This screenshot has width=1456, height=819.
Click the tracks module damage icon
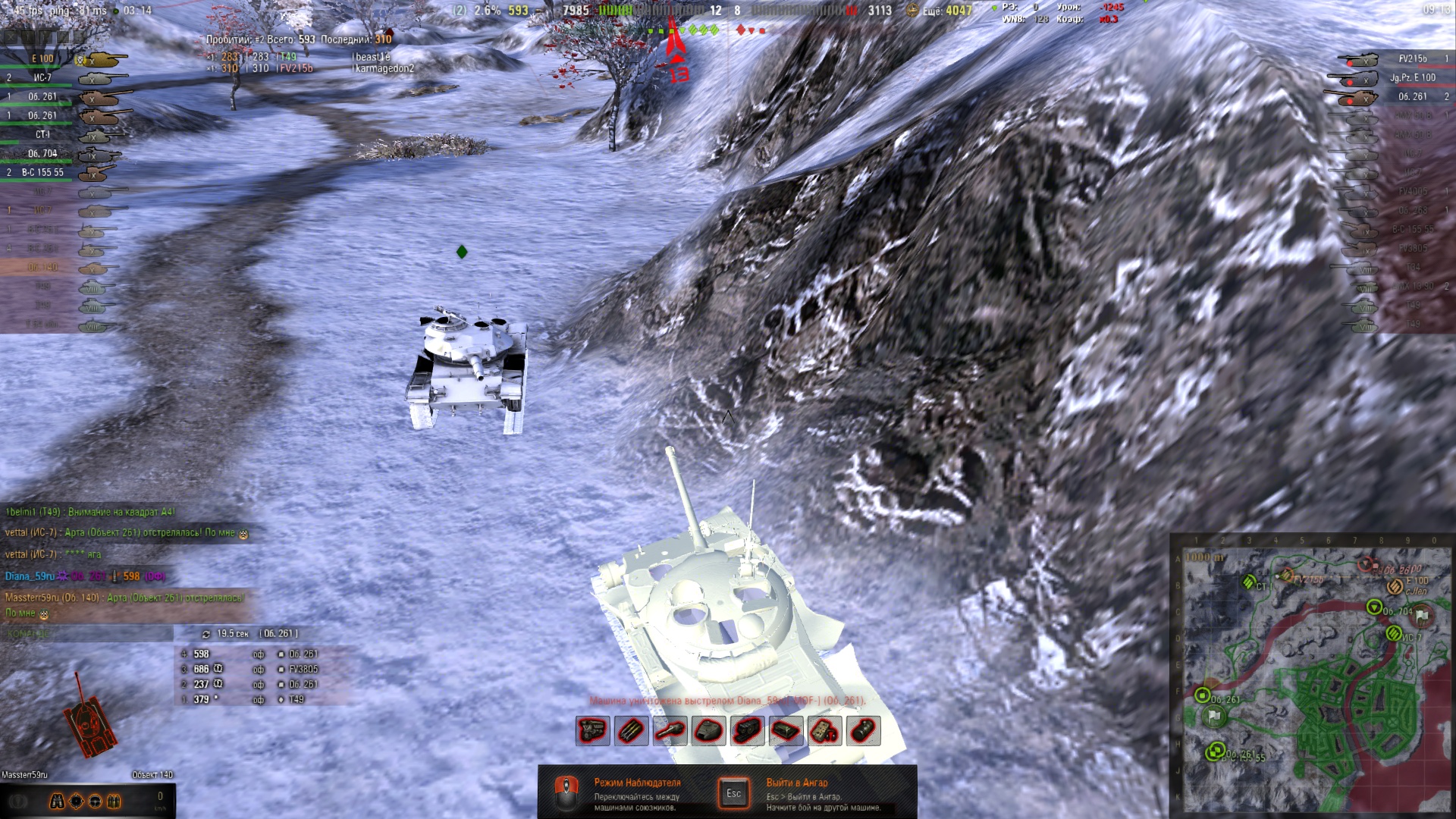point(747,731)
